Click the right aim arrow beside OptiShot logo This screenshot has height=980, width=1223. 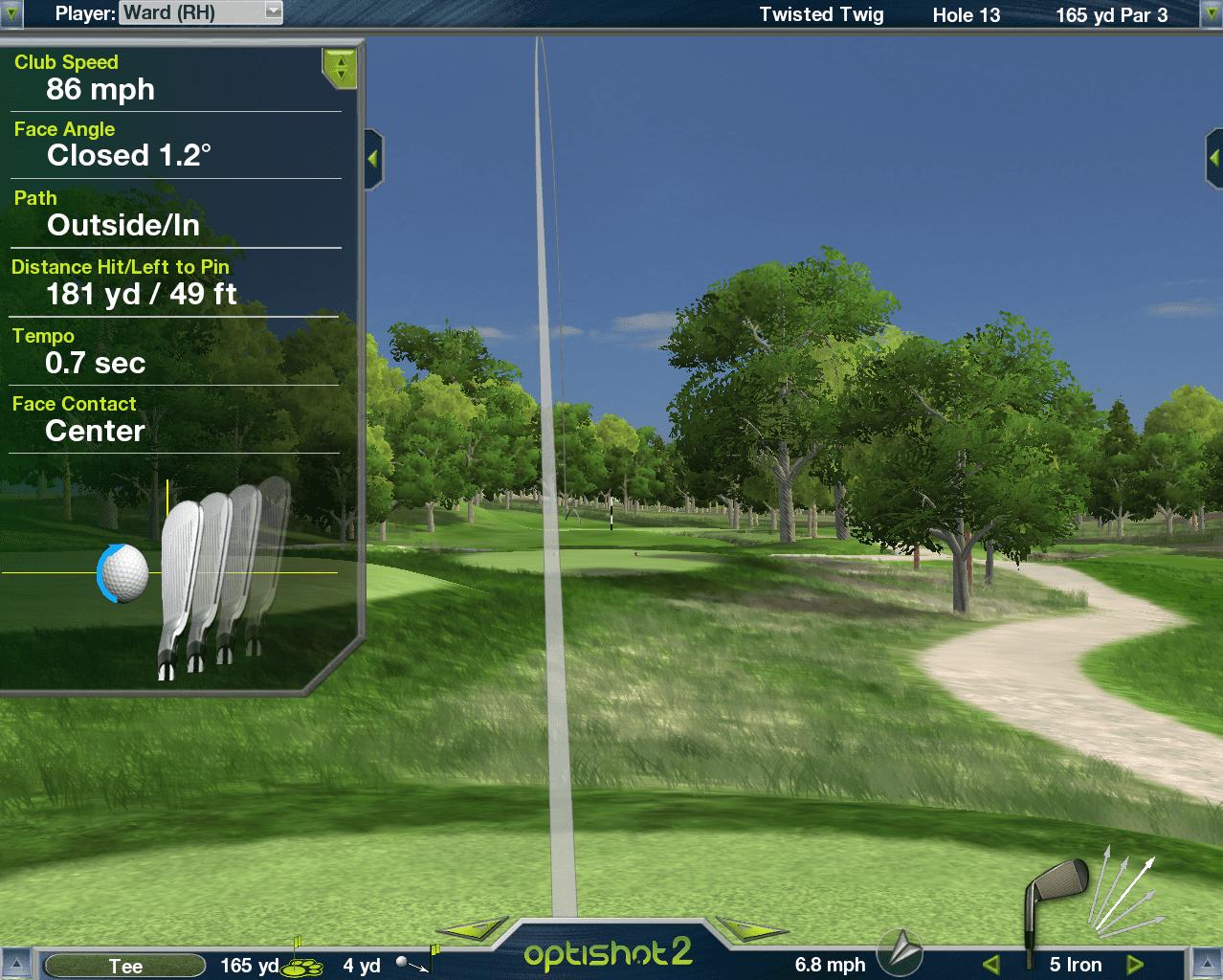(x=752, y=927)
